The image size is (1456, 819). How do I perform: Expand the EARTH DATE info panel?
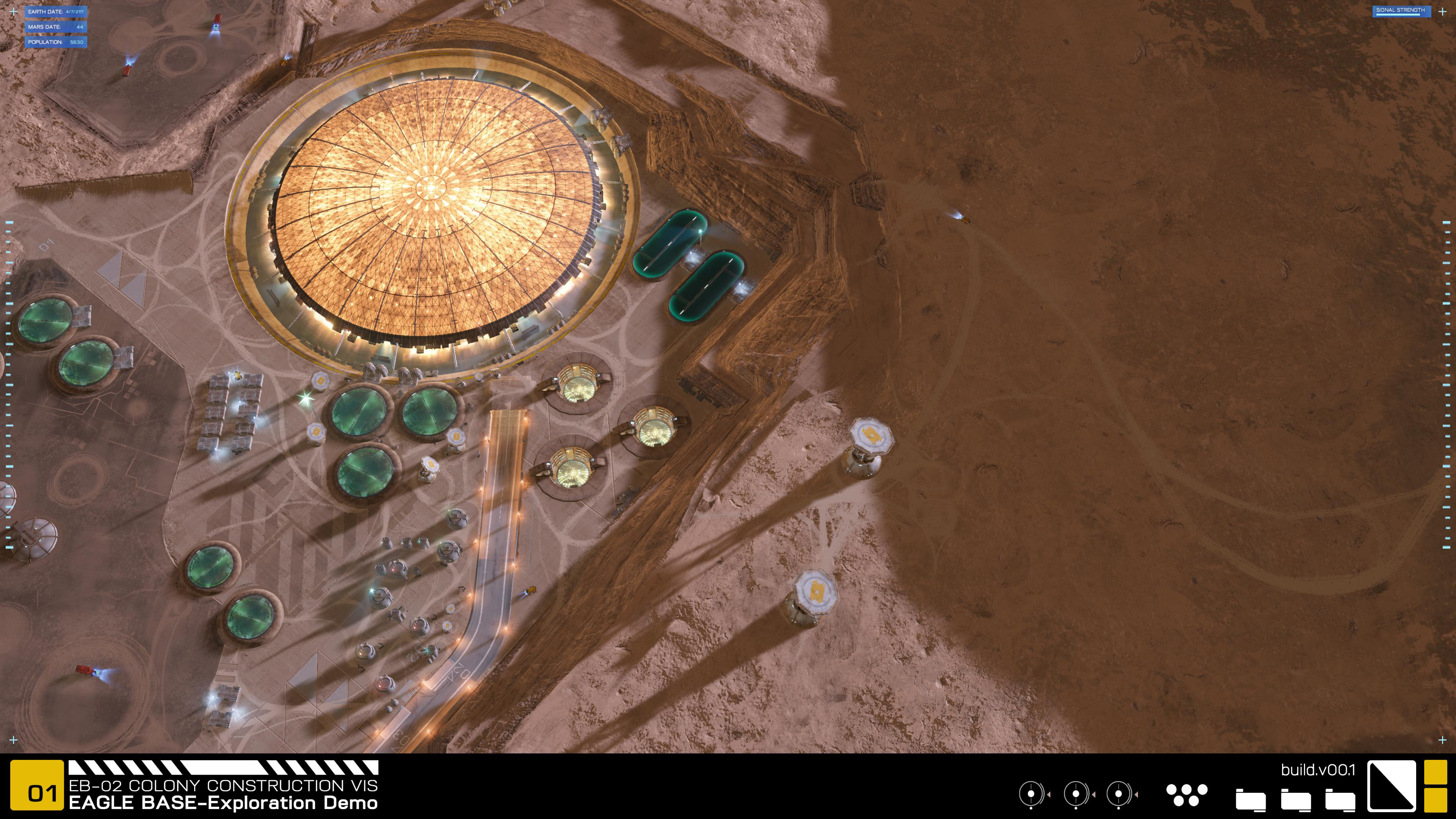56,11
